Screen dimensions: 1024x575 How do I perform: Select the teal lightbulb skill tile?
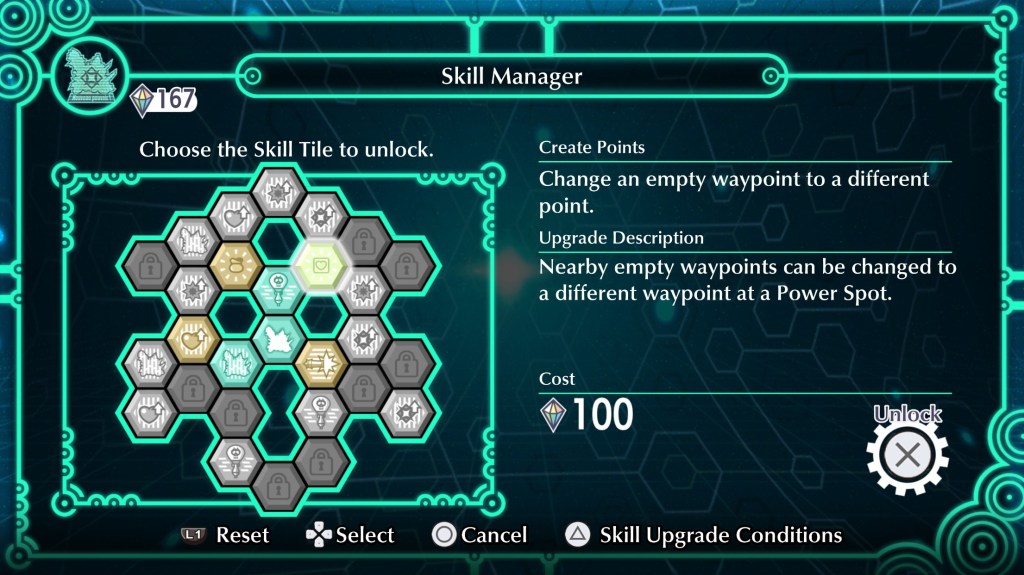click(278, 289)
